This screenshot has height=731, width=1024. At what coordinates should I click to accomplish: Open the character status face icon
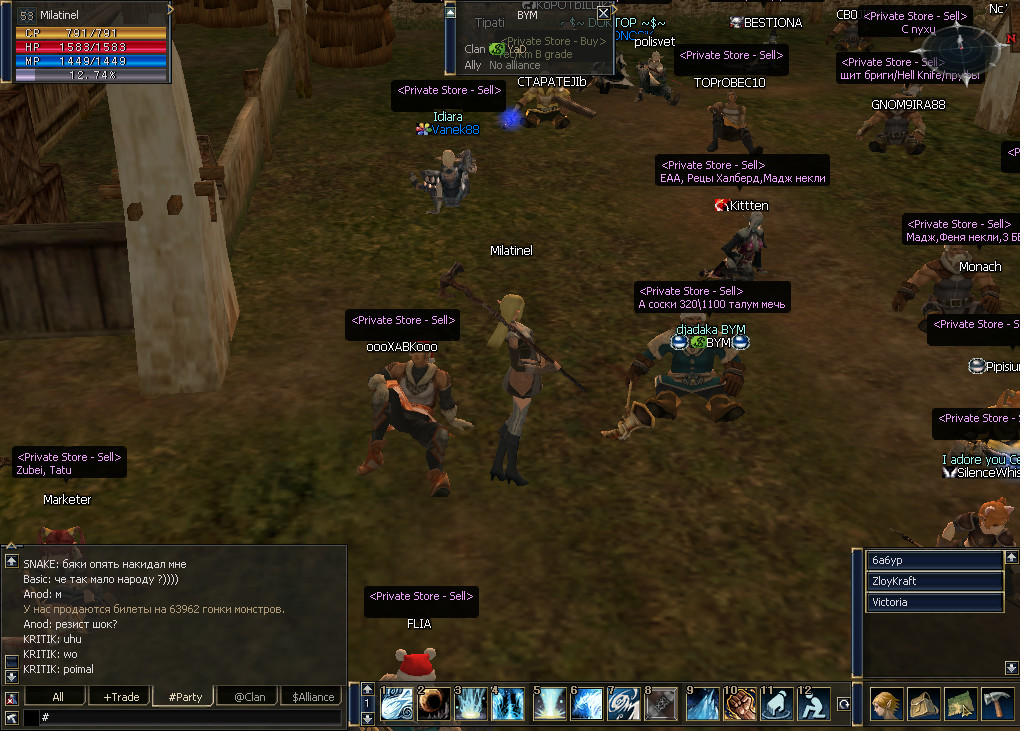click(886, 703)
